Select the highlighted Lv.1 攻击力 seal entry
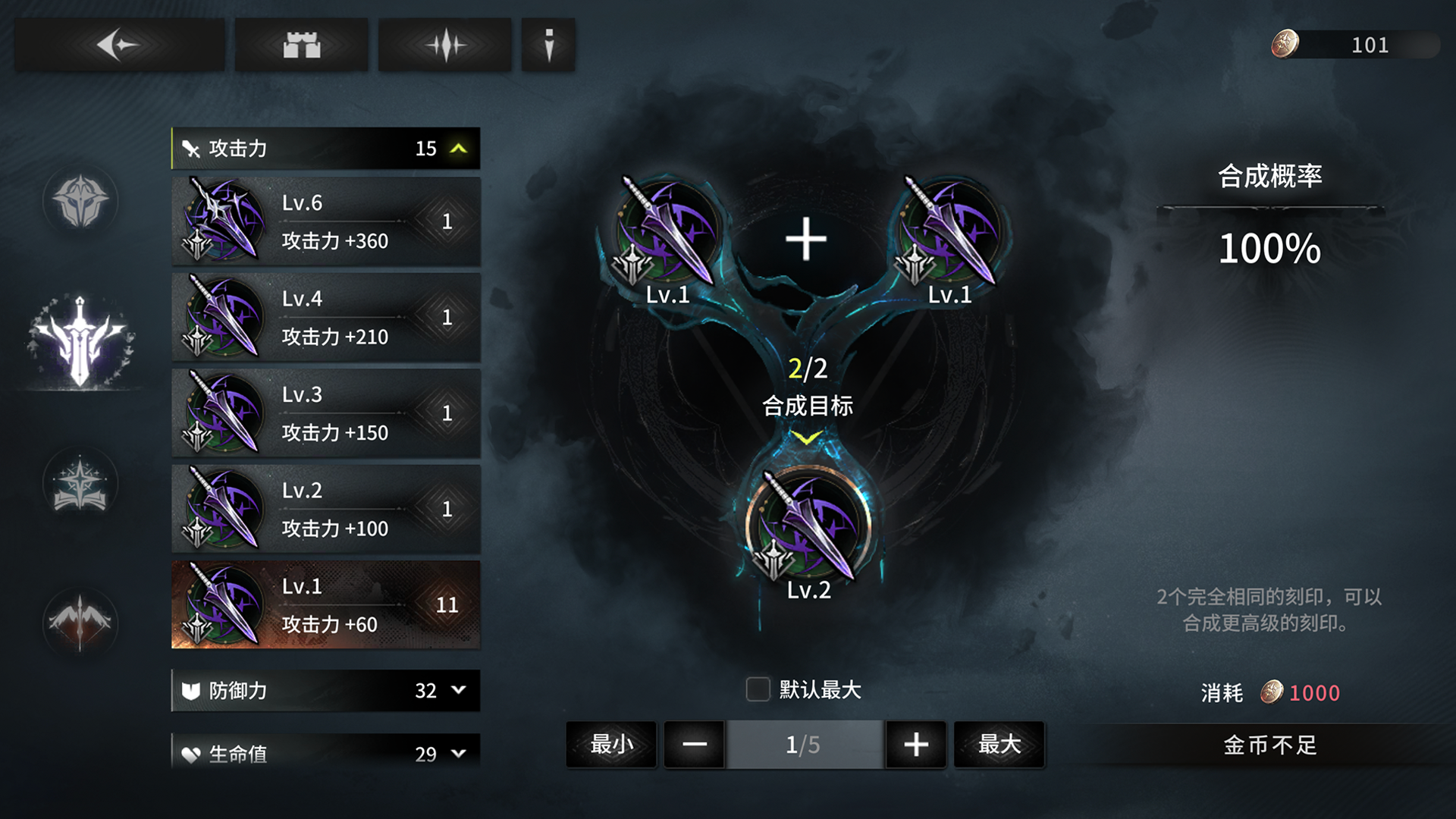The image size is (1456, 819). tap(326, 605)
